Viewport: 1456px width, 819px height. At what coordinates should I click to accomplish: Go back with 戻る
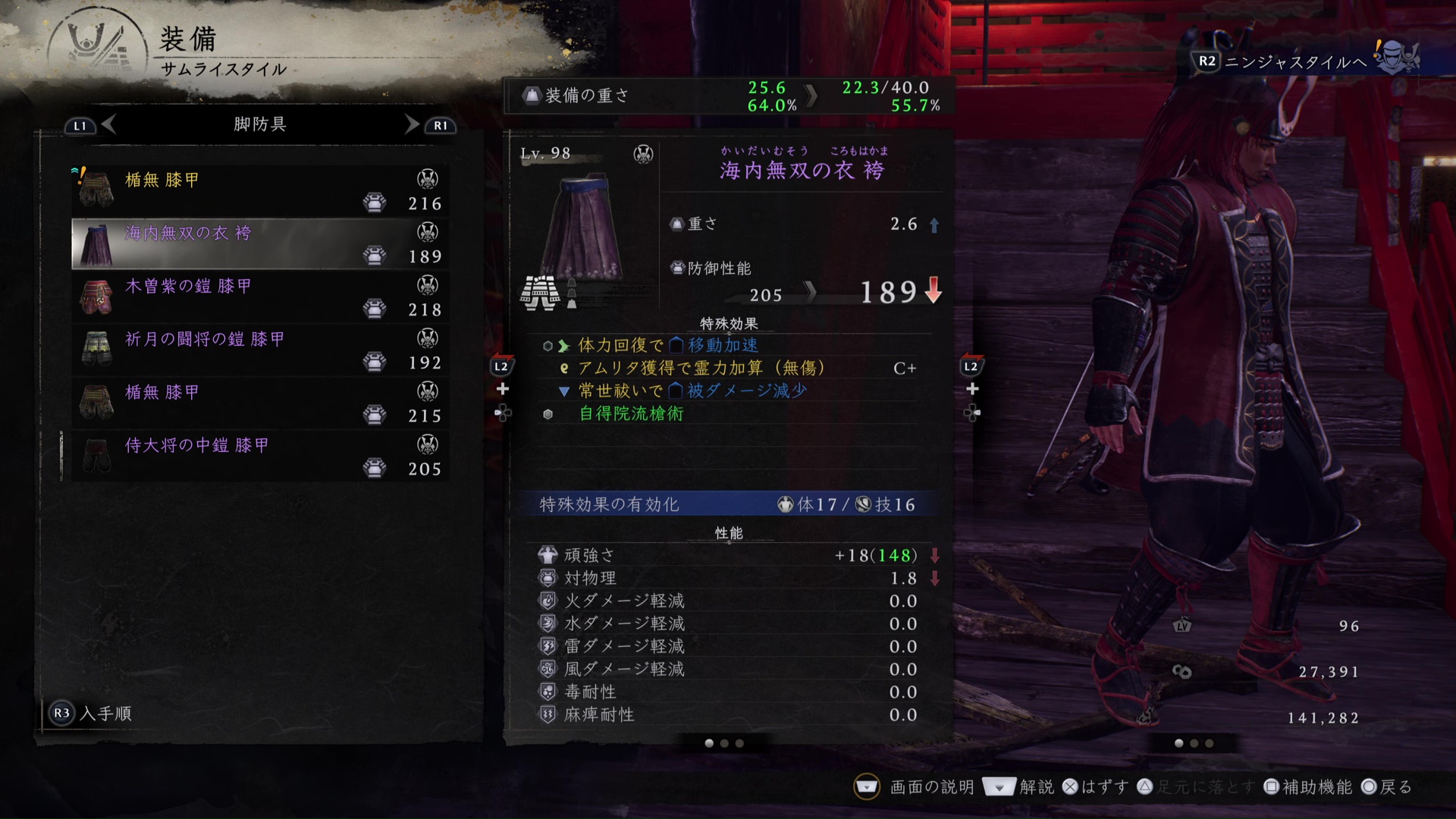coord(1387,787)
